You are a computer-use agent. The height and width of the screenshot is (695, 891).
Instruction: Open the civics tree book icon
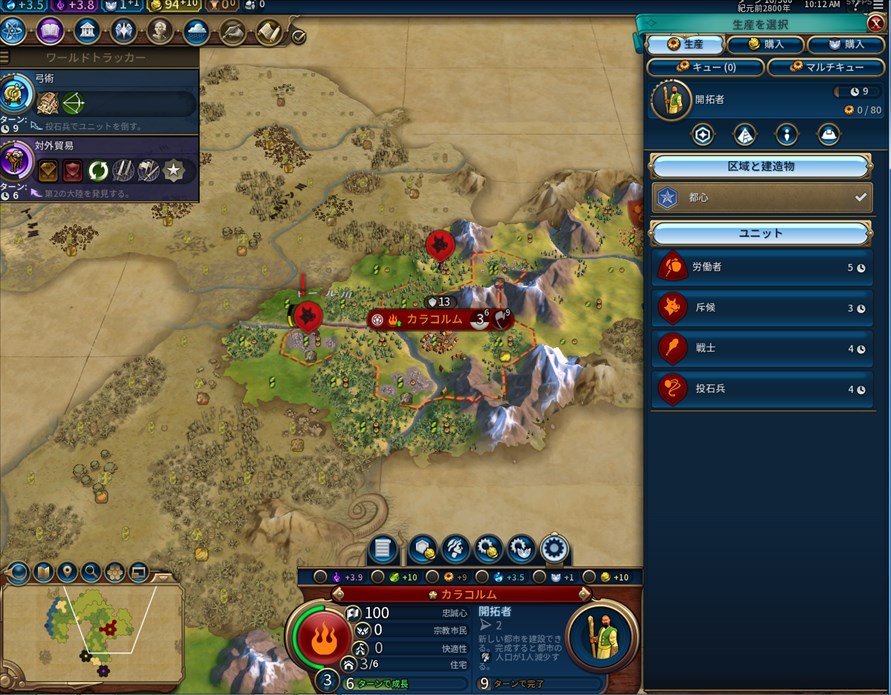point(50,31)
